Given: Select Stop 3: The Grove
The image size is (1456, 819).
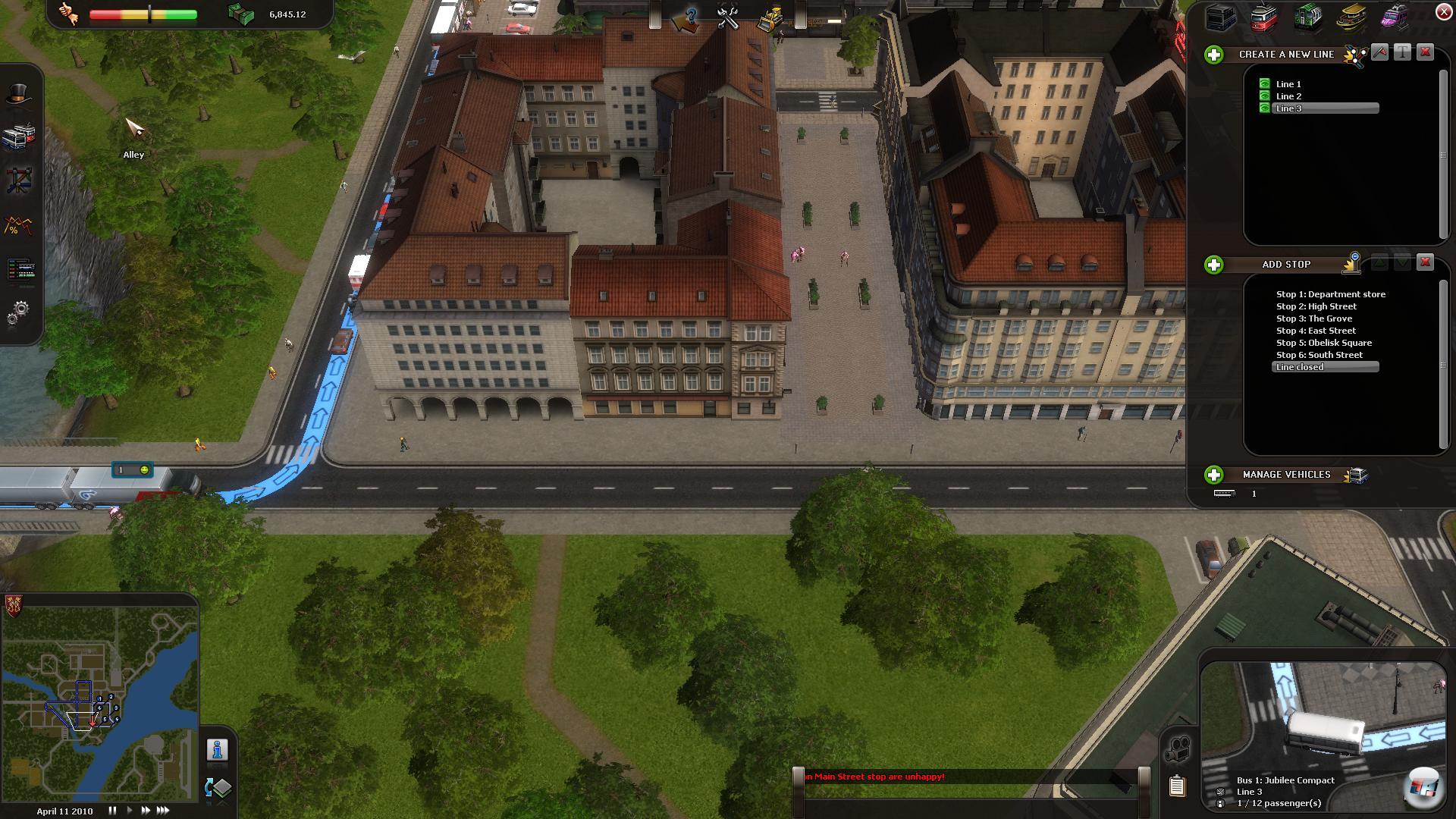Looking at the screenshot, I should (x=1313, y=318).
